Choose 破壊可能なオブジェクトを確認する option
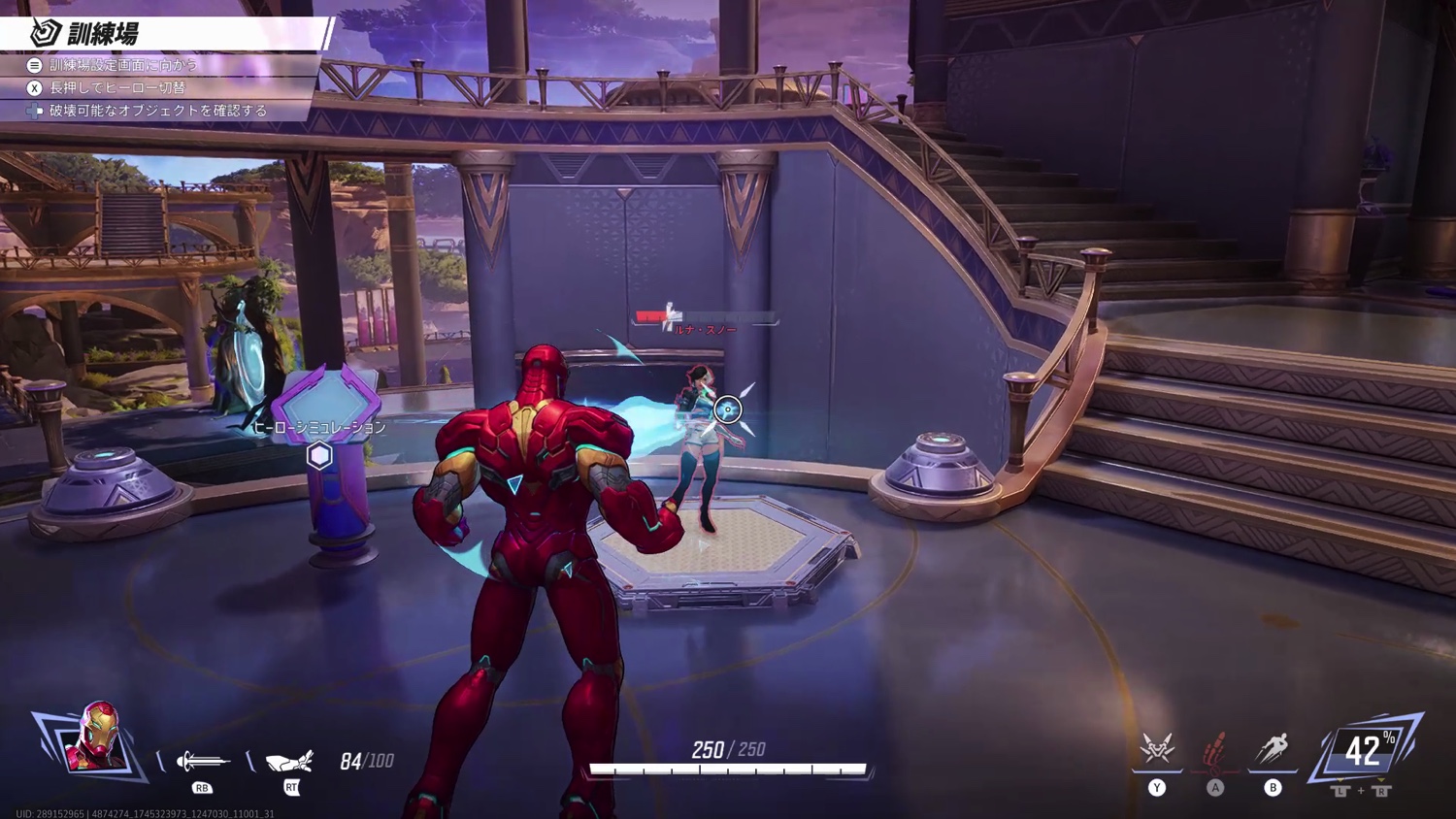Screen dimensions: 1456x819 coord(157,111)
